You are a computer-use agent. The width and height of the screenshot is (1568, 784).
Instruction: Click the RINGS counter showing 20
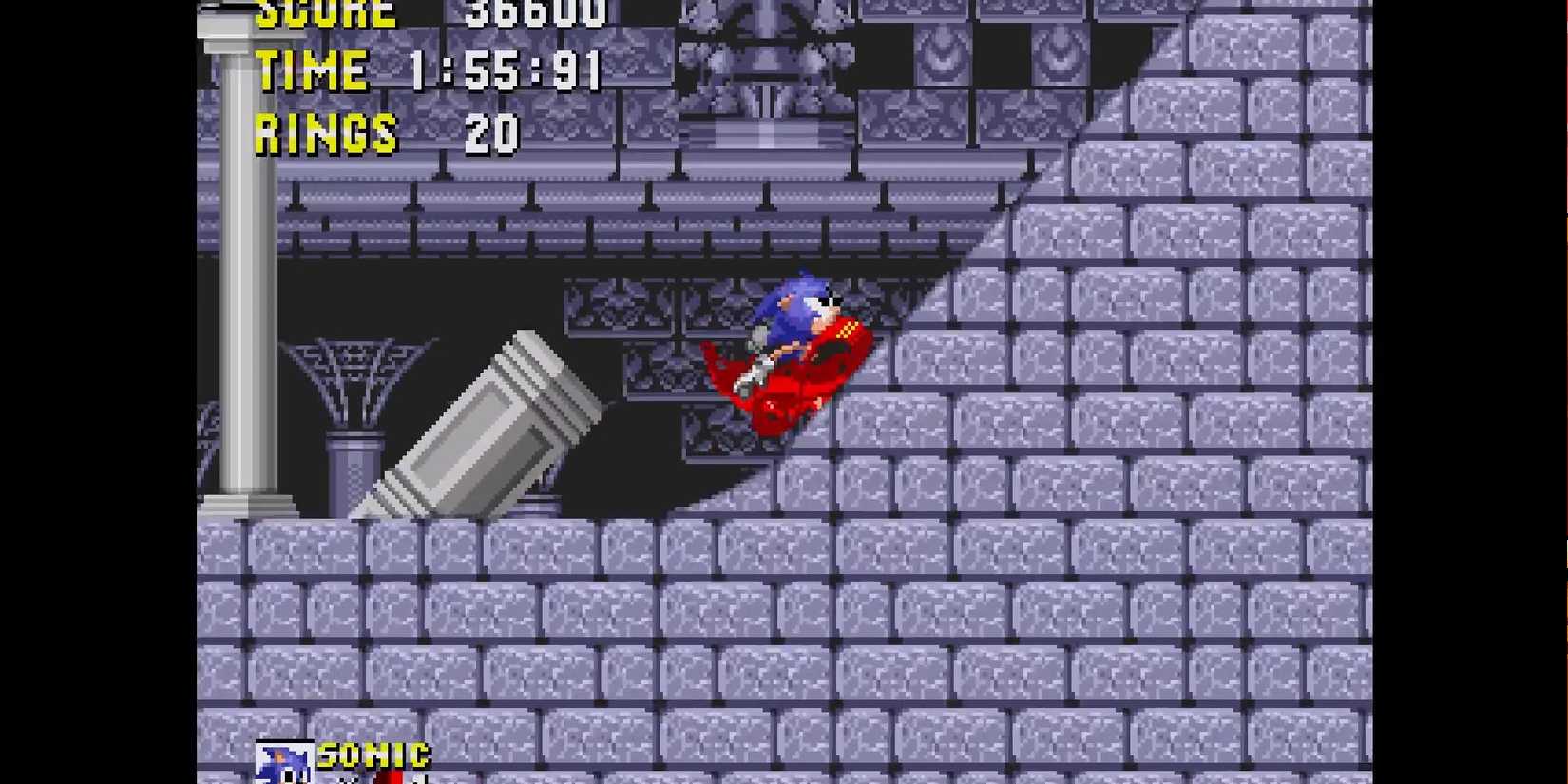[328, 133]
